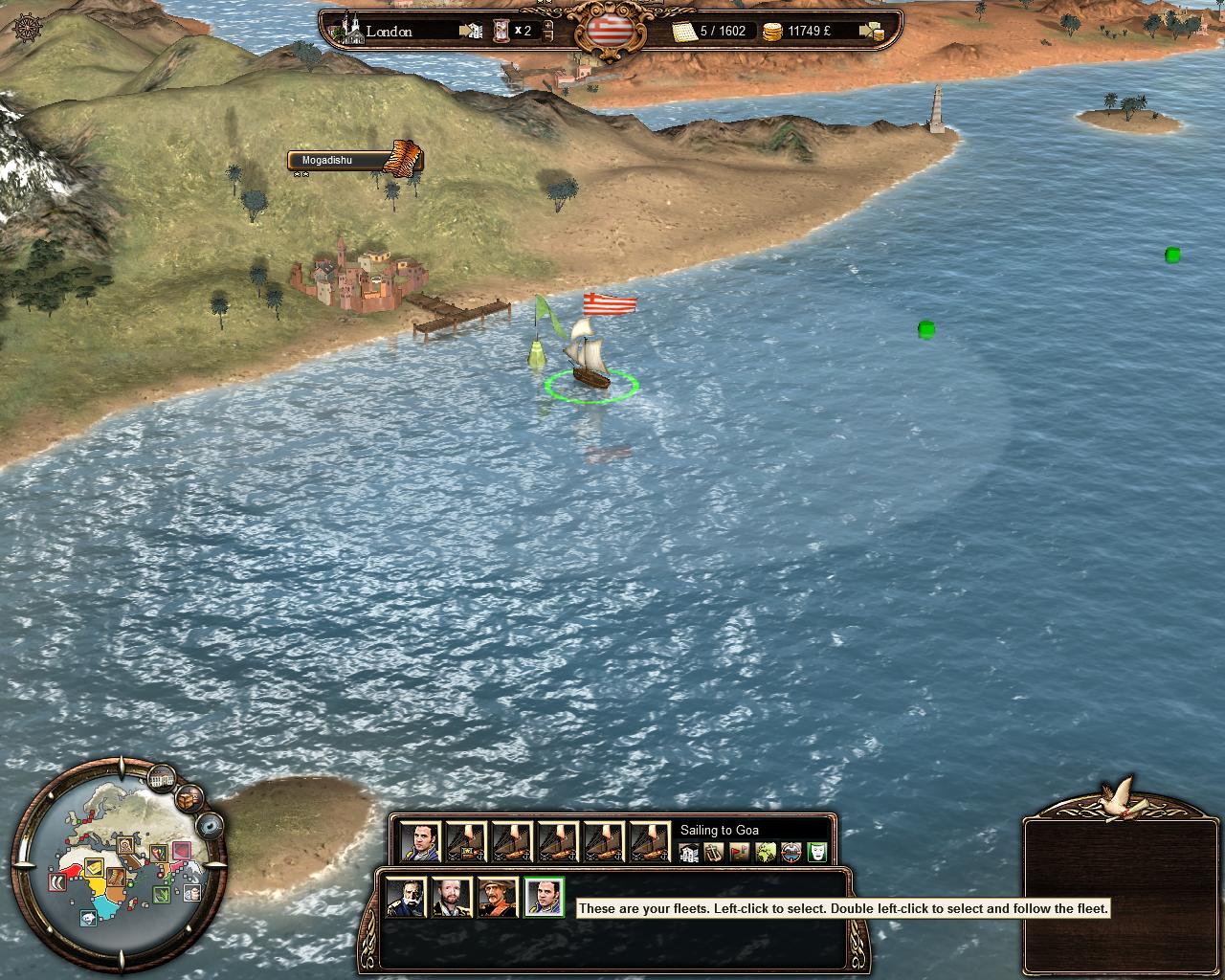Viewport: 1225px width, 980px height.
Task: Open the trade goods icon beside money
Action: point(871,32)
